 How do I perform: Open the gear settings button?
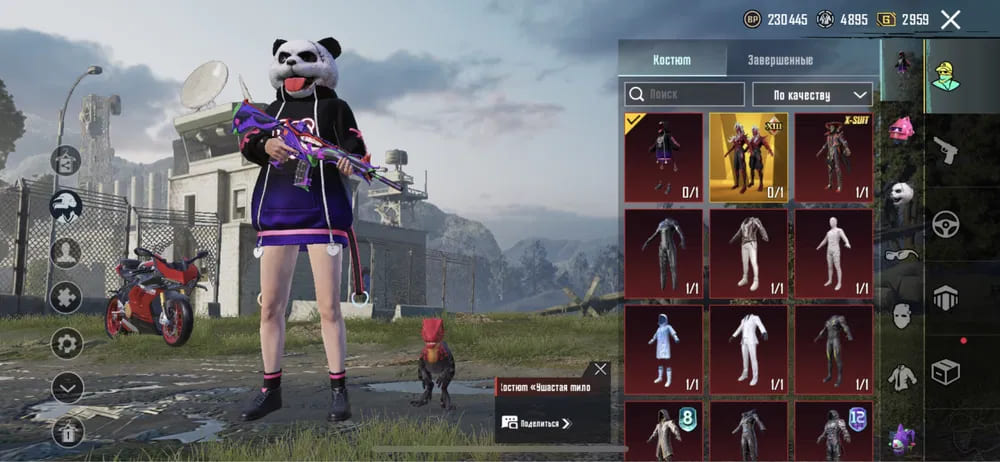tap(67, 343)
